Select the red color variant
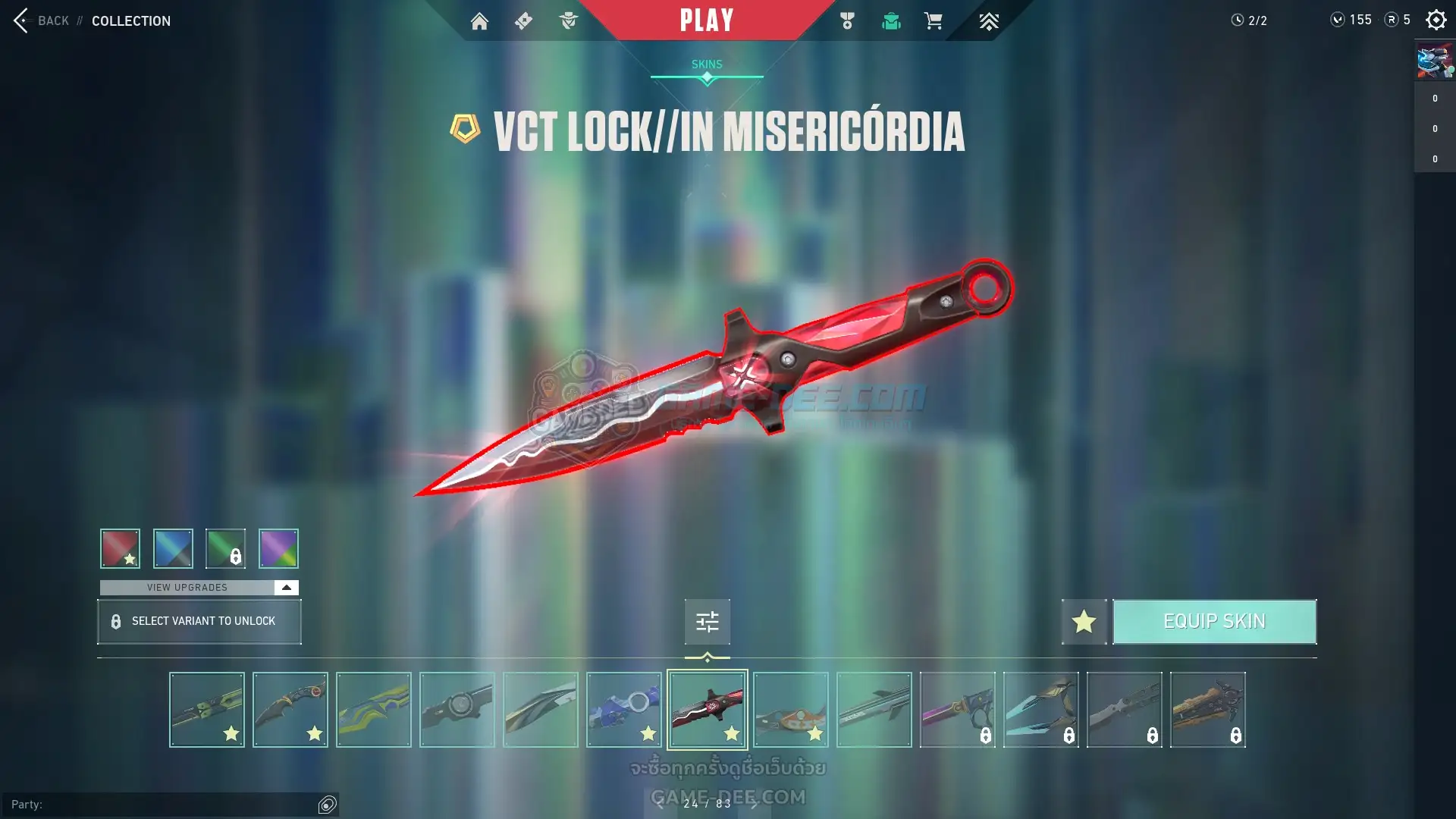The height and width of the screenshot is (819, 1456). [120, 548]
